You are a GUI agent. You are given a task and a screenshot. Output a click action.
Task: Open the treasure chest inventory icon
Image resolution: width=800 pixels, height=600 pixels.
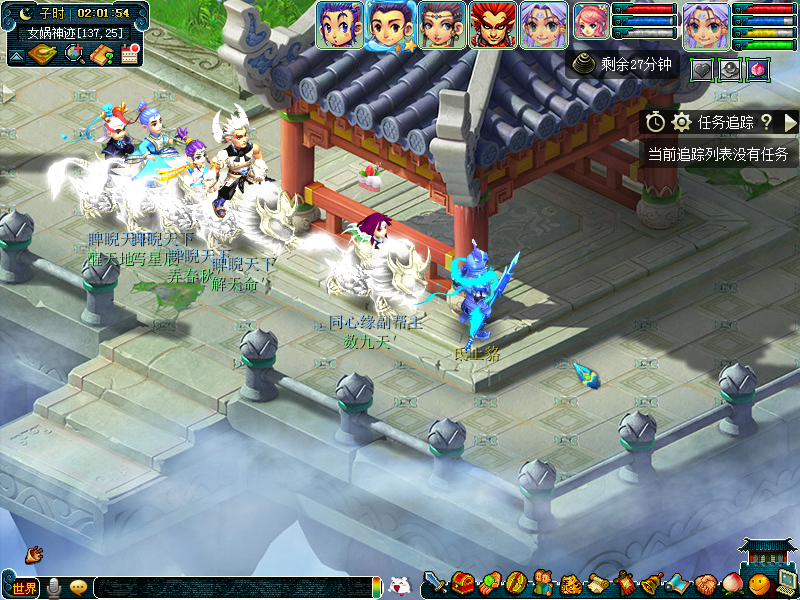coord(462,583)
